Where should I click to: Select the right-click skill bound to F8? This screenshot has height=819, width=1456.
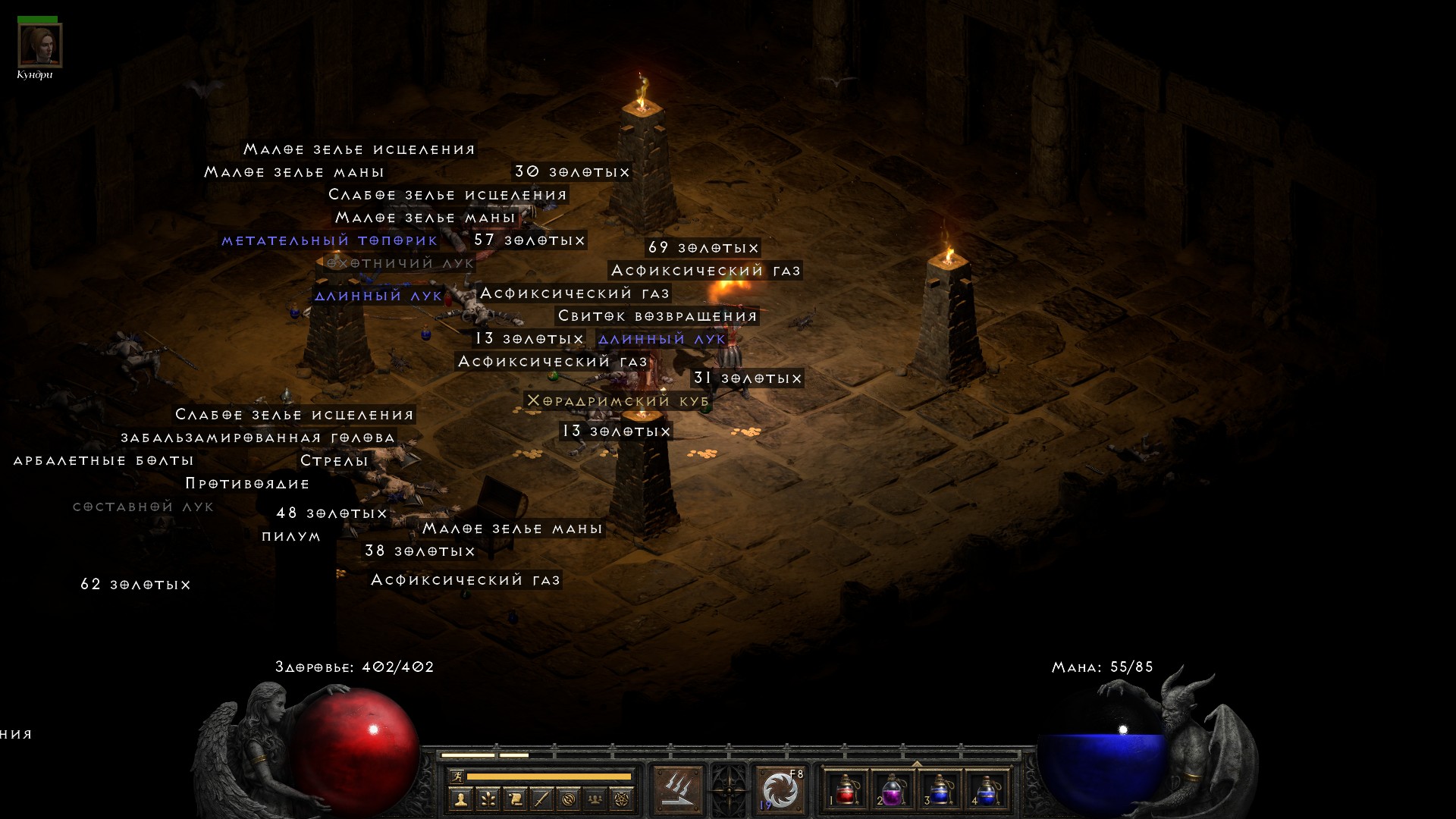tap(780, 790)
